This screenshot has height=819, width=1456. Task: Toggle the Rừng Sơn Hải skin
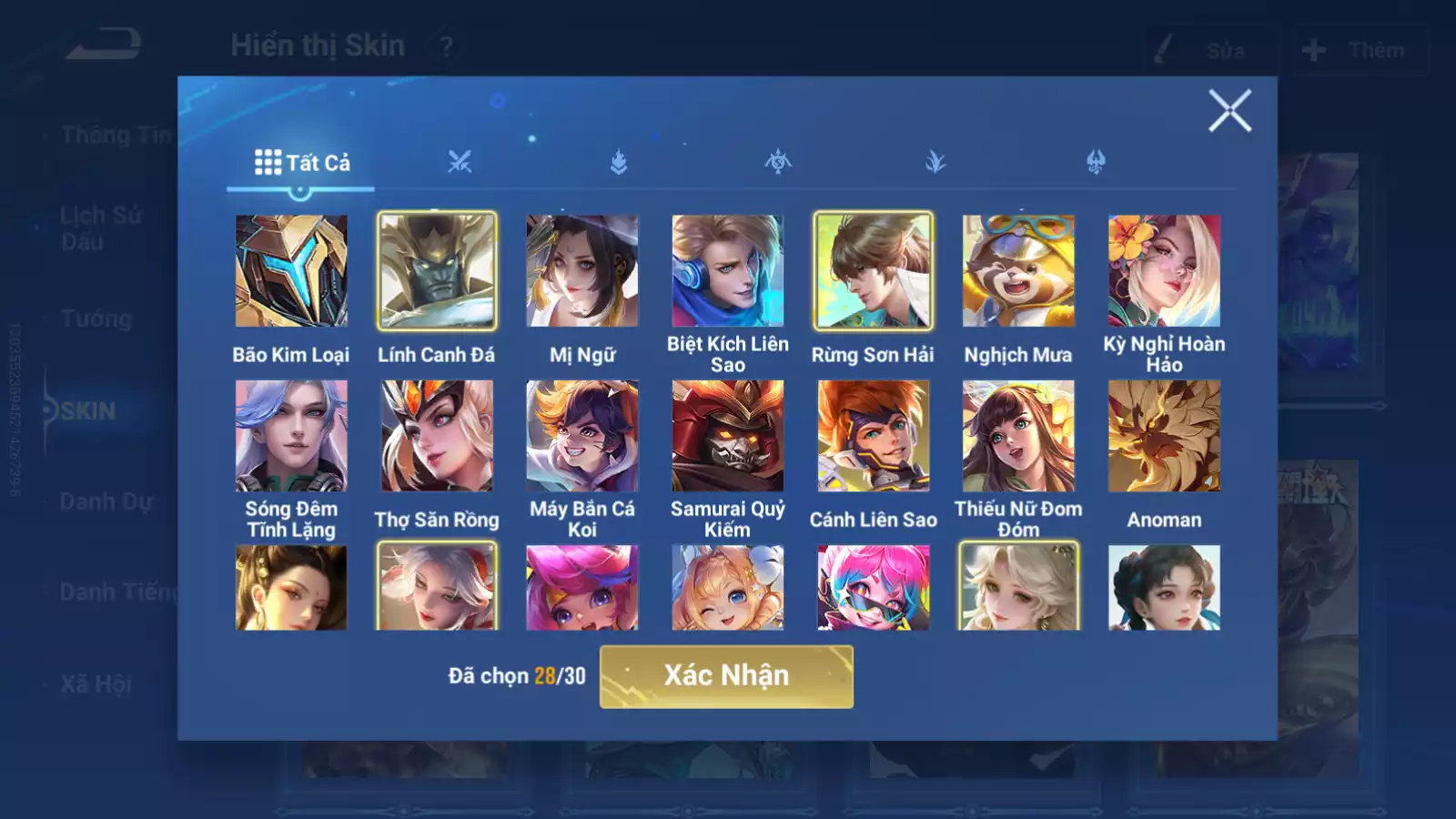(873, 271)
